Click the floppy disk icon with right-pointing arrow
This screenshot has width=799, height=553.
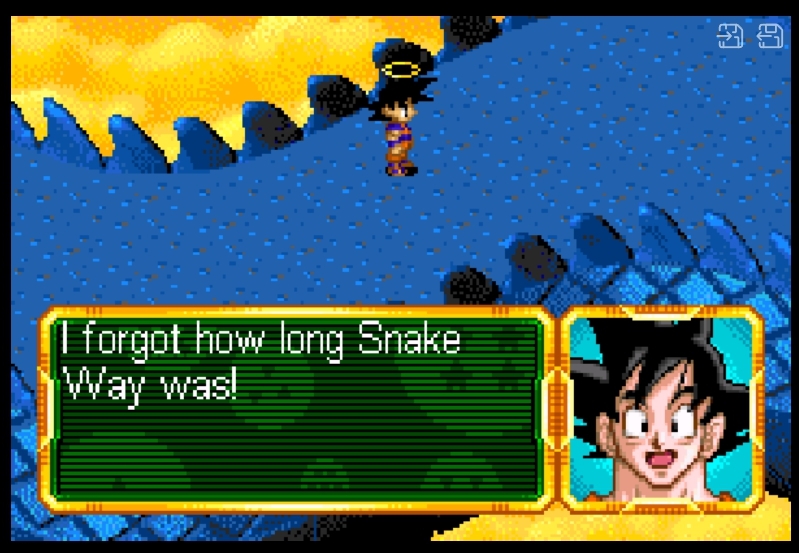click(731, 36)
